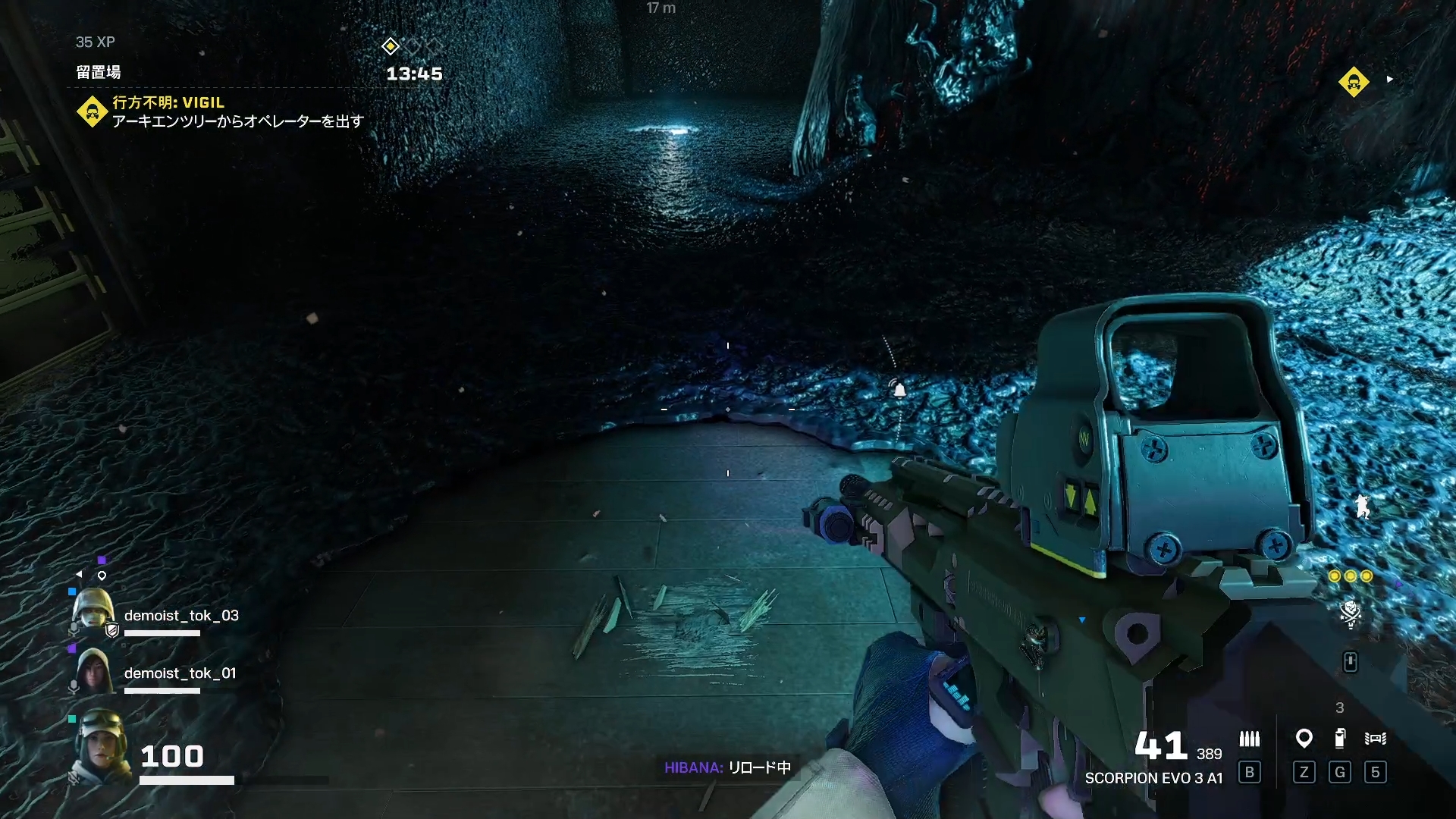This screenshot has width=1456, height=819.
Task: Click teammate demoist_tok_03's helmeted portrait
Action: [x=93, y=610]
